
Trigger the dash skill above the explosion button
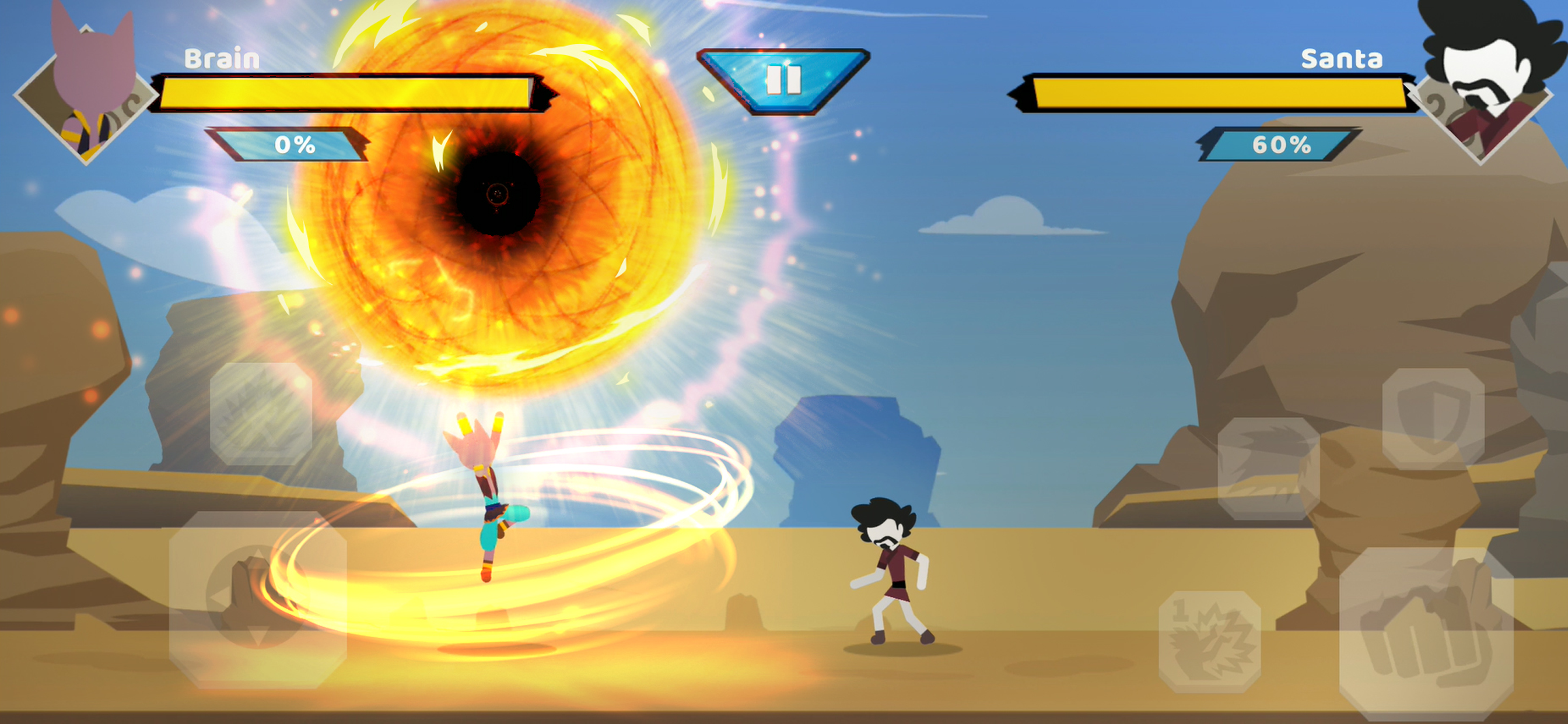point(1269,468)
